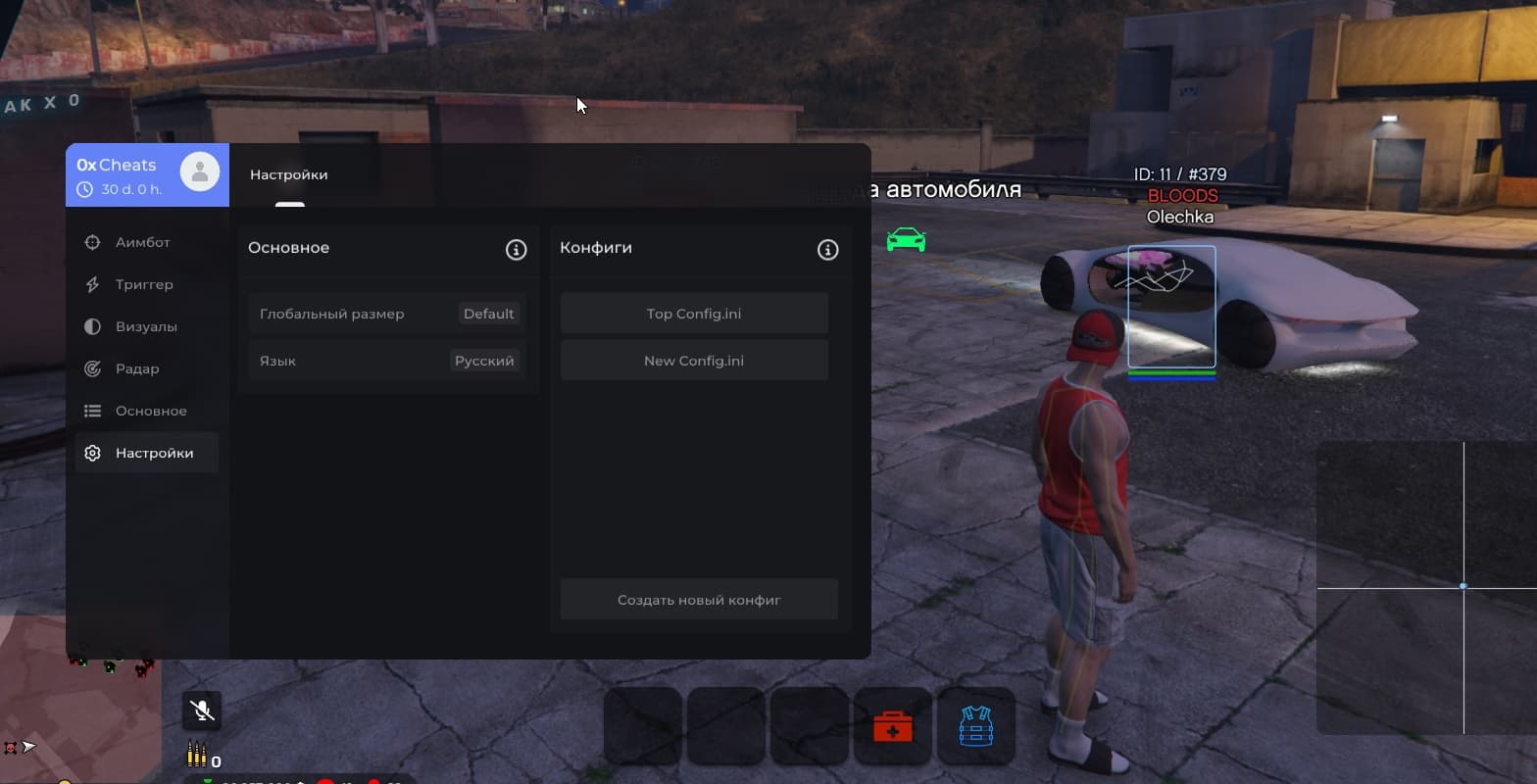Viewport: 1537px width, 784px height.
Task: Open the Радар section
Action: [x=136, y=368]
